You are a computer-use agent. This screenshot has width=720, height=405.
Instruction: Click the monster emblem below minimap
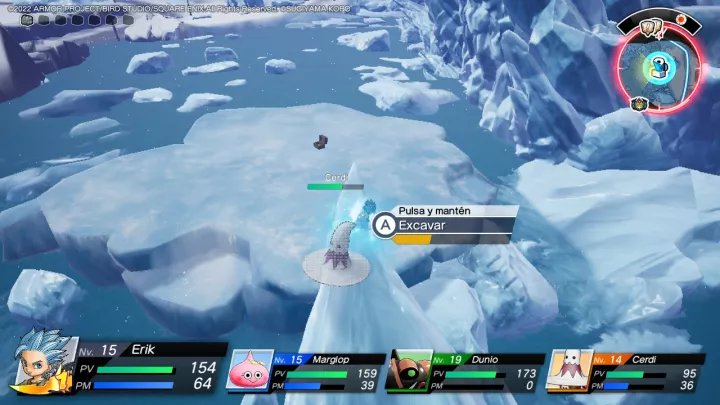tap(639, 103)
